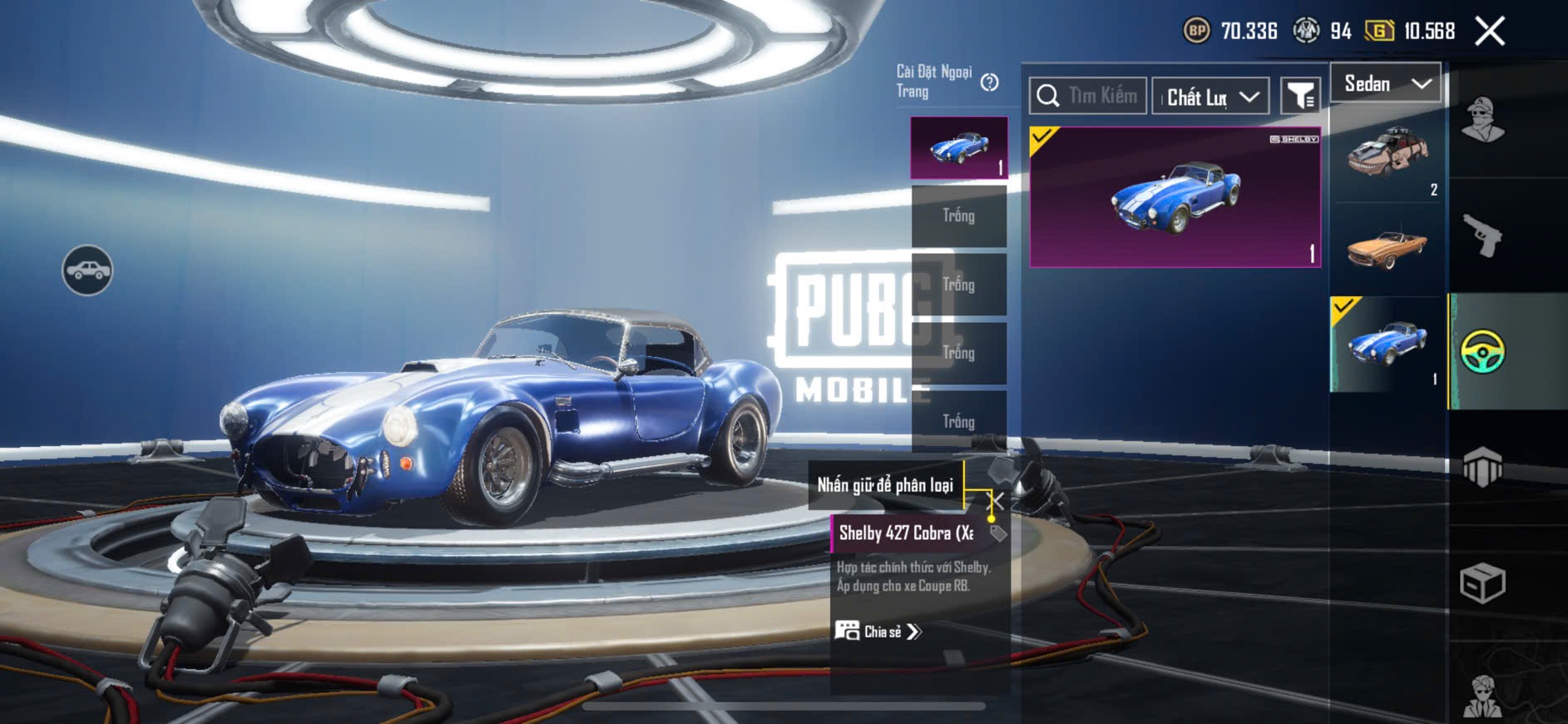Select the large Shelby Cobra skin card
The width and height of the screenshot is (1568, 724).
[1175, 197]
